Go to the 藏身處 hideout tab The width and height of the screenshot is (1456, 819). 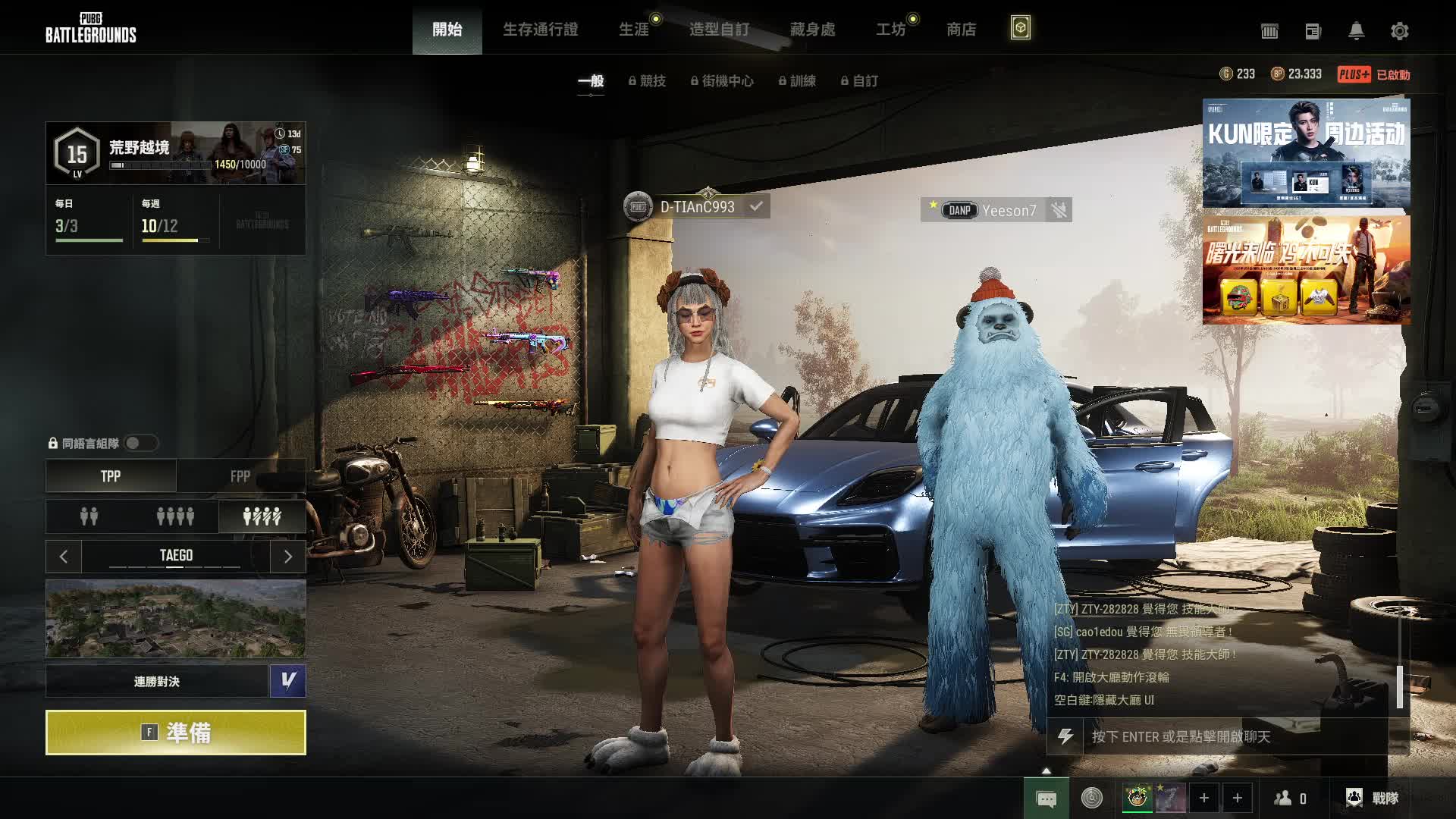[x=812, y=30]
